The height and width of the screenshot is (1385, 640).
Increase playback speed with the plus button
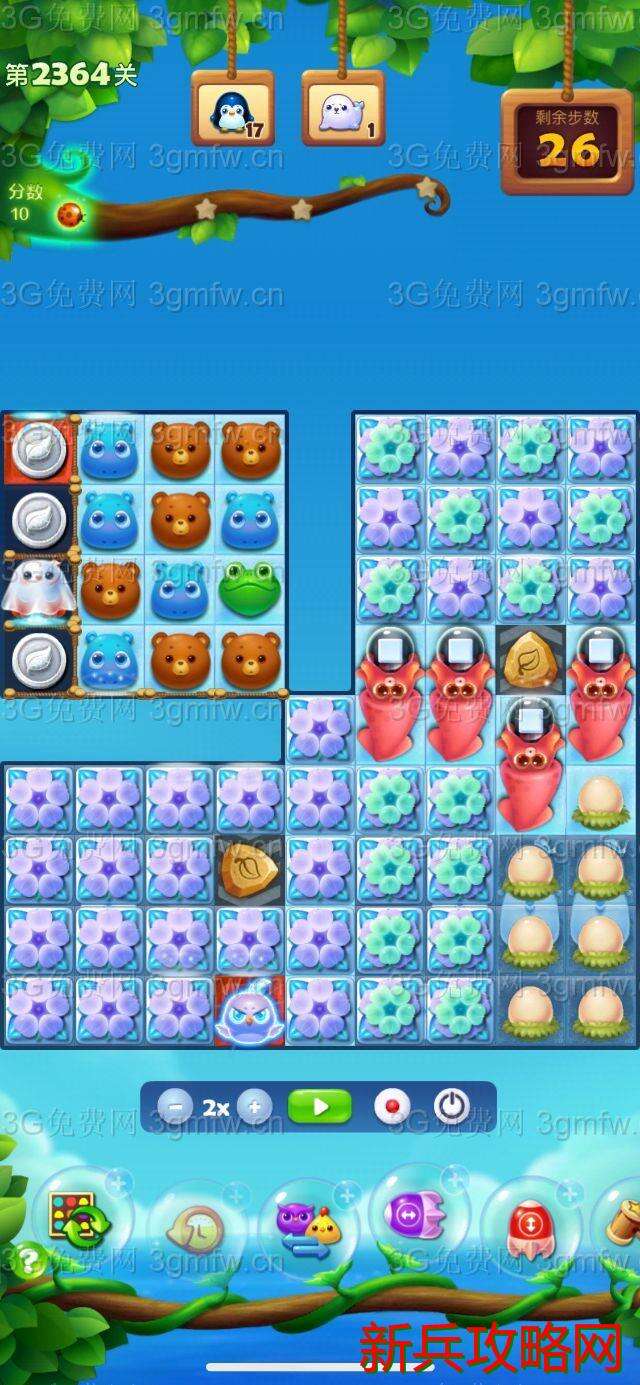click(254, 1107)
